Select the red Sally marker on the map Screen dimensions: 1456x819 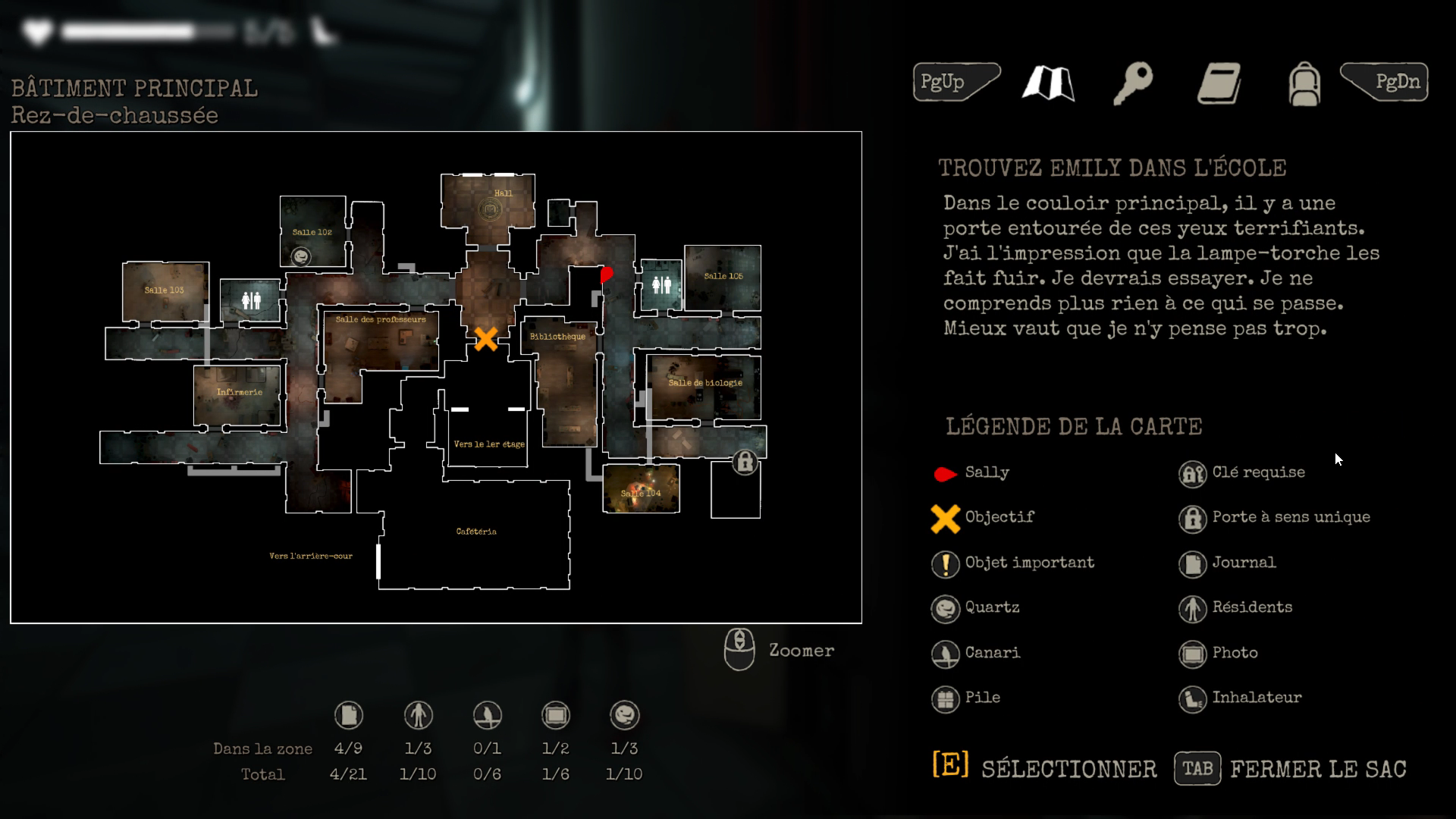tap(606, 274)
